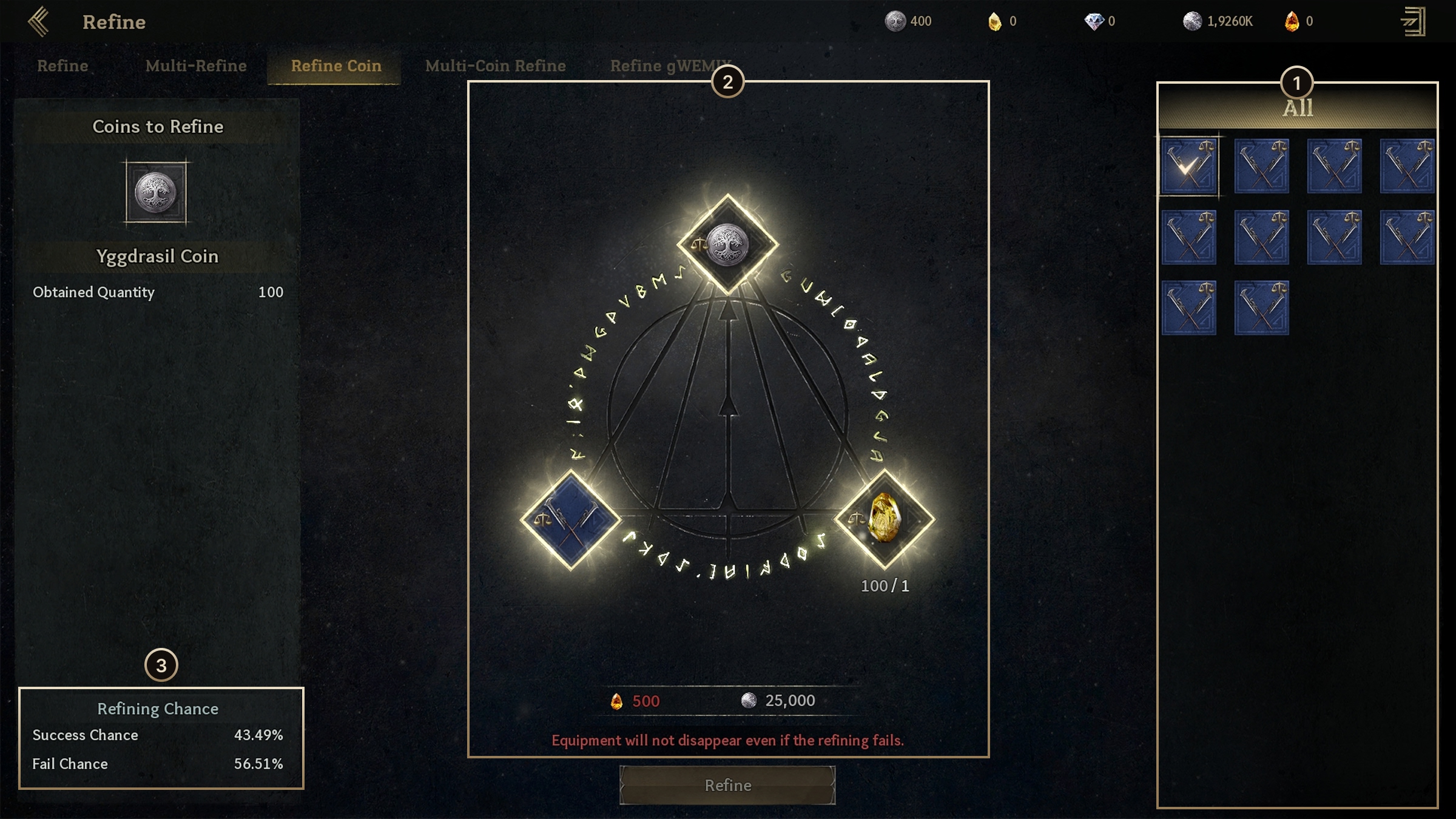Switch to Multi-Coin Refine tab
This screenshot has height=819, width=1456.
[495, 66]
